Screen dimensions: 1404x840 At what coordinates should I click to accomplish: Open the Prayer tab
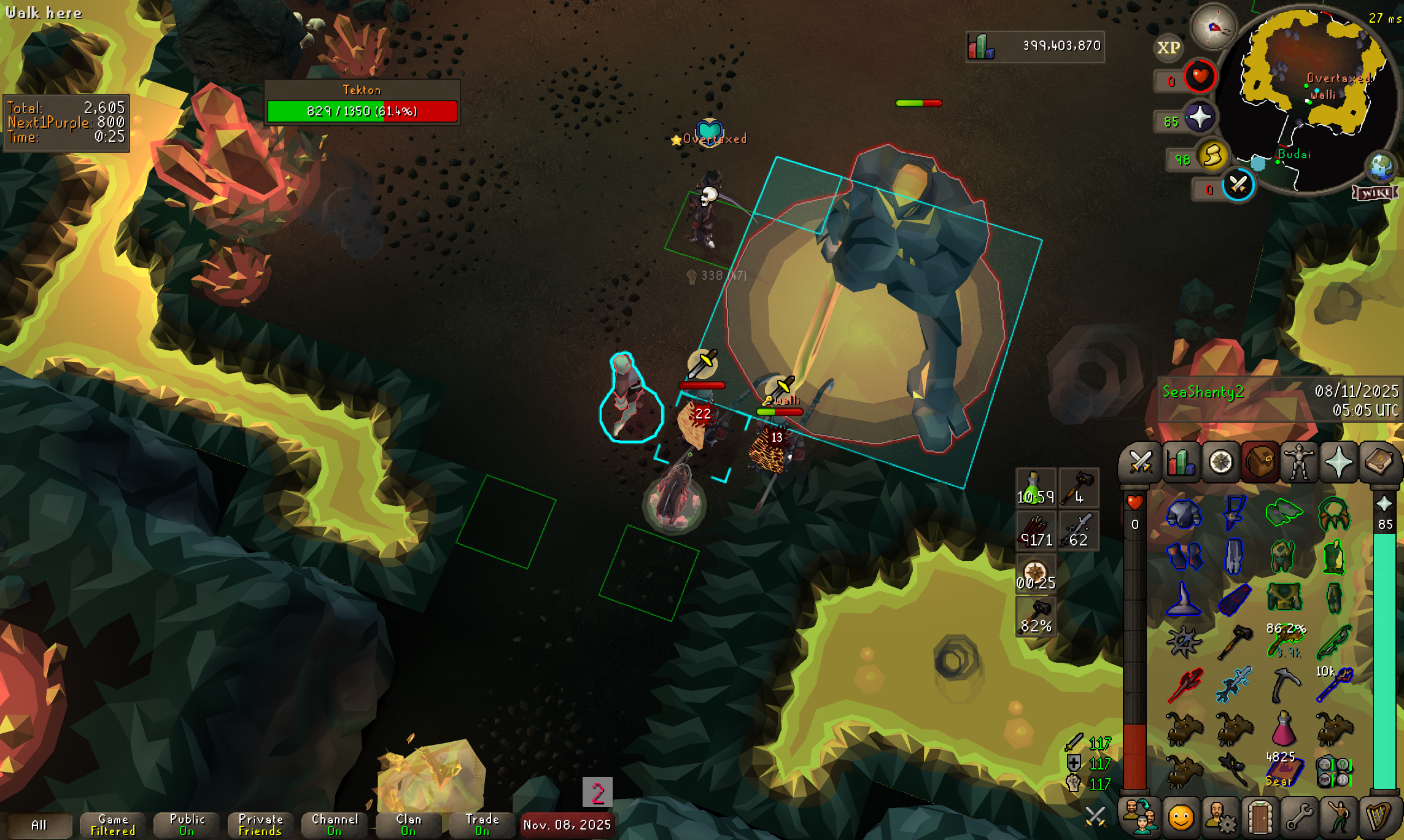point(1338,461)
